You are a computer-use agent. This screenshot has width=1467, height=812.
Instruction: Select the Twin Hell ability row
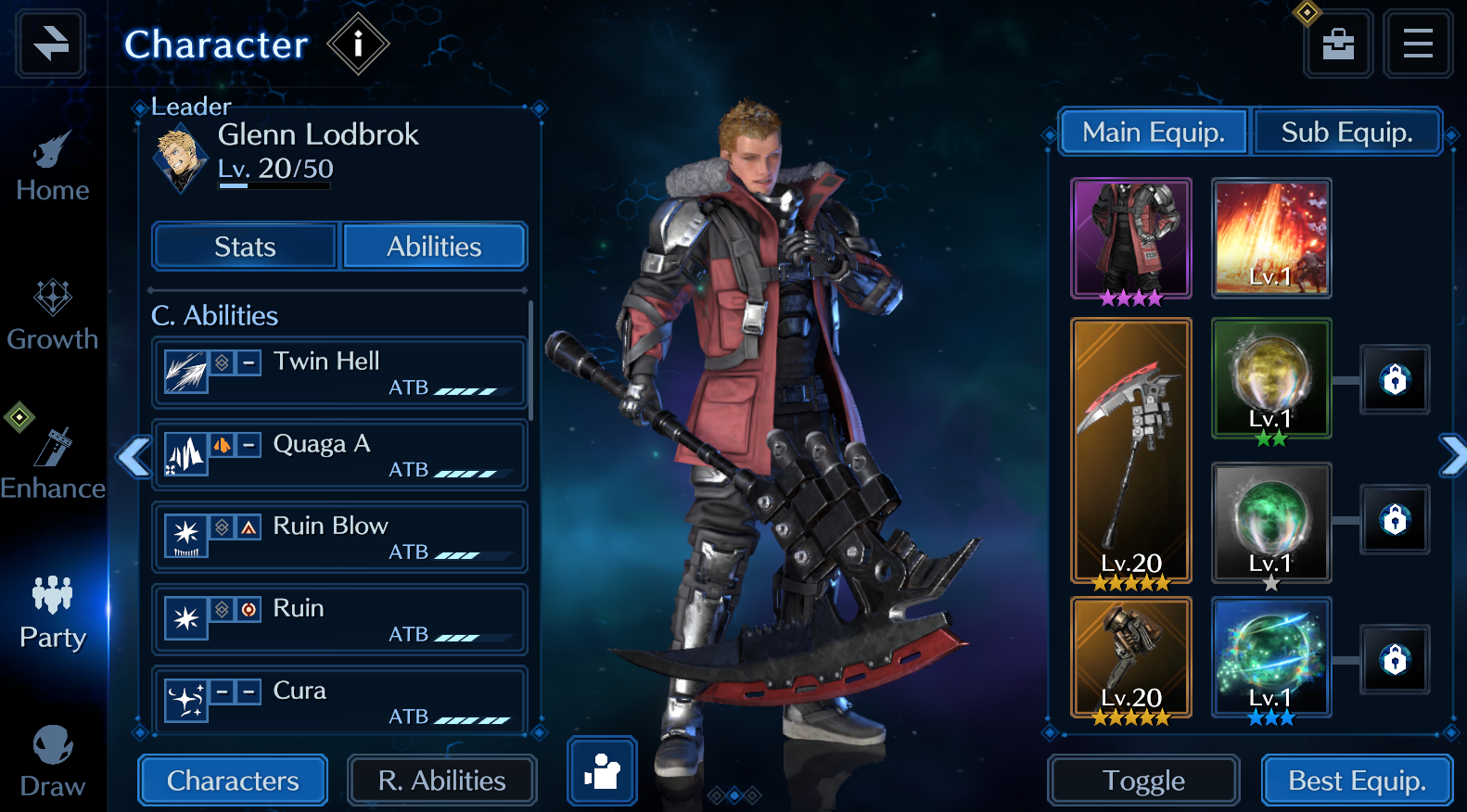click(x=339, y=373)
